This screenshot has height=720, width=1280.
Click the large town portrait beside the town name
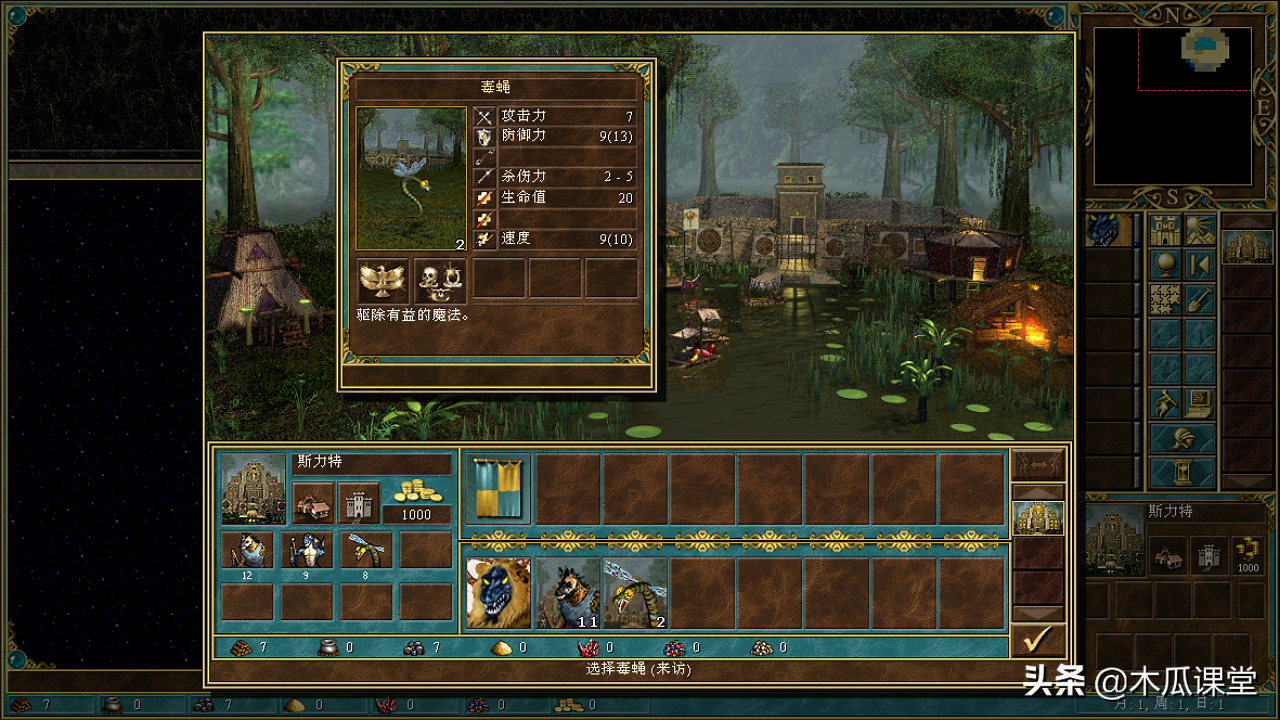pos(252,489)
